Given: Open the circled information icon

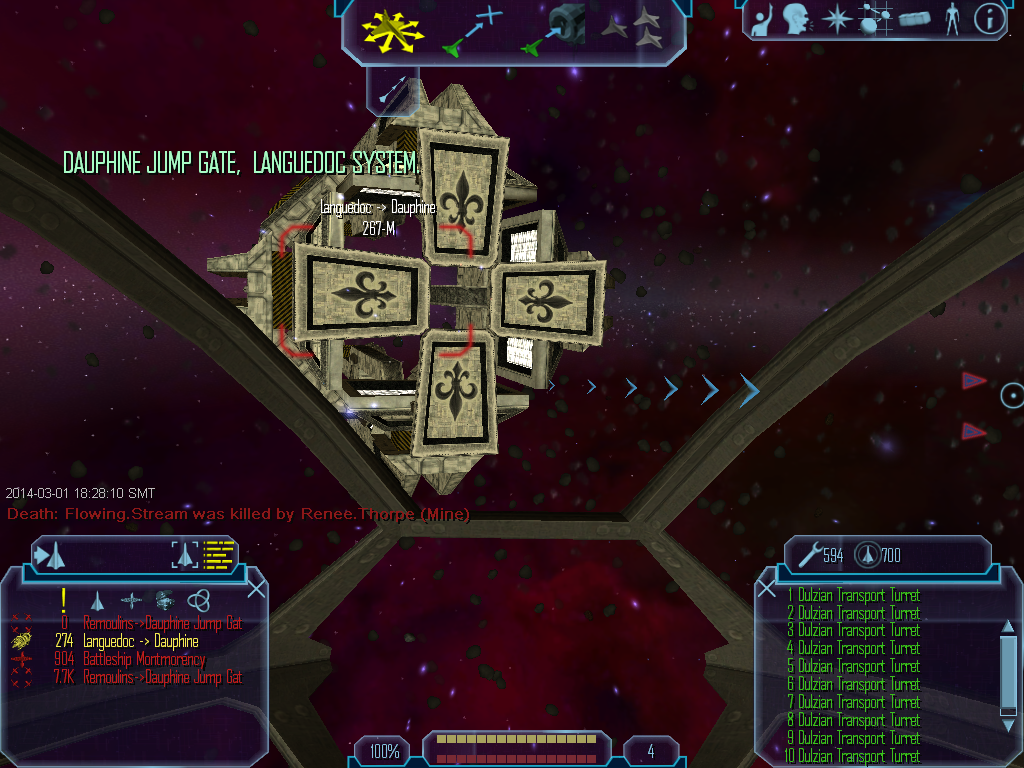Looking at the screenshot, I should click(989, 20).
